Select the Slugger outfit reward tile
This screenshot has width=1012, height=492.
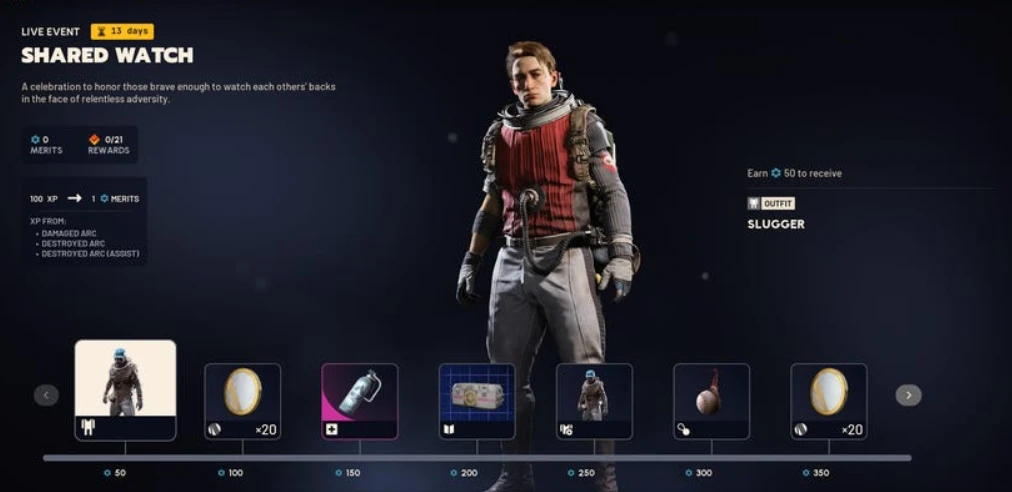125,390
